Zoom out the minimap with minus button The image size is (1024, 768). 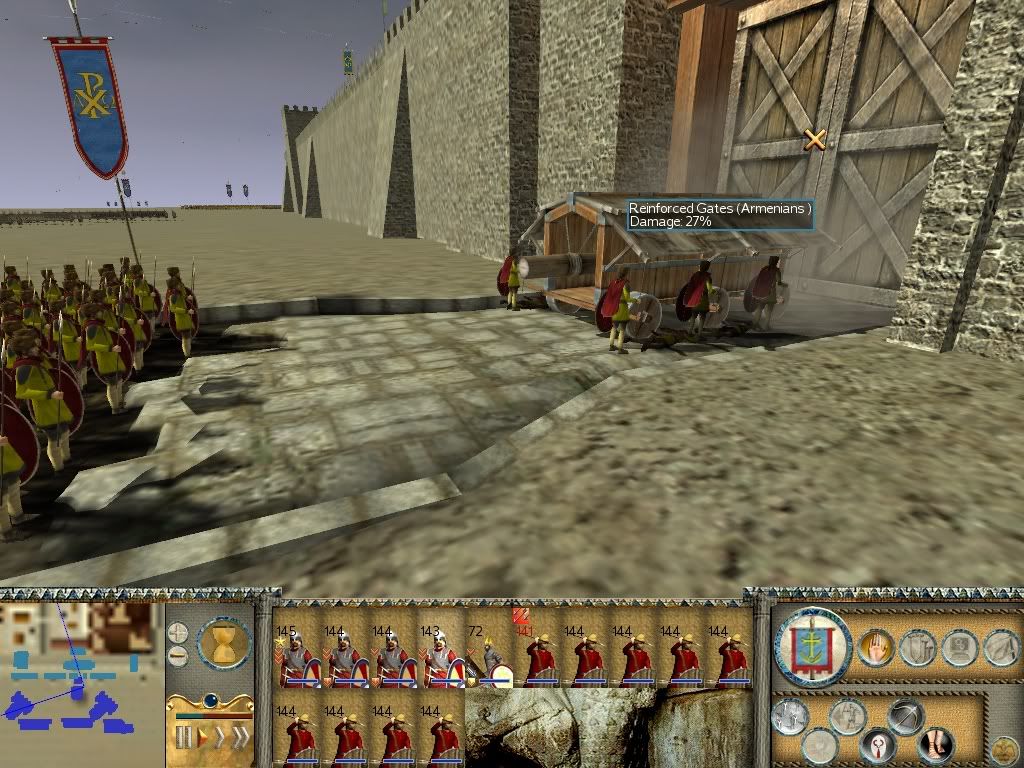pos(178,656)
